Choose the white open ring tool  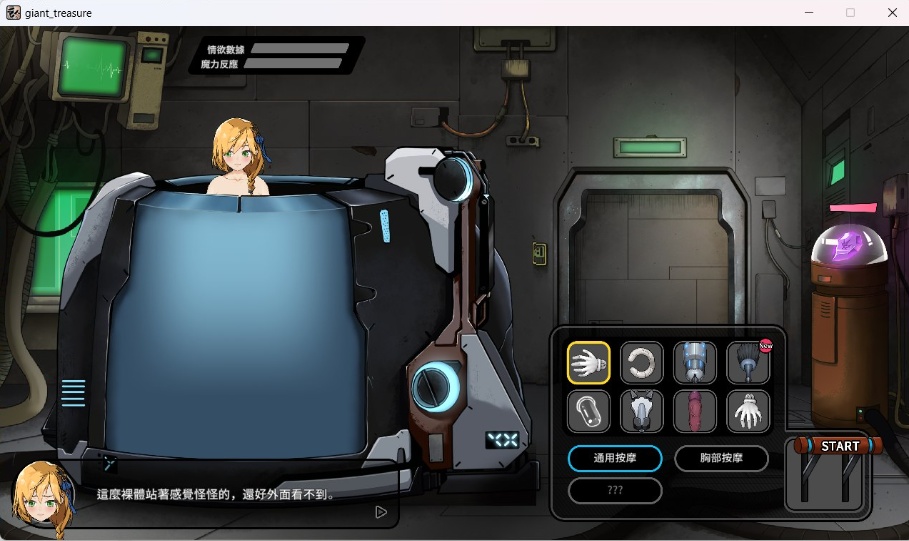(x=642, y=363)
